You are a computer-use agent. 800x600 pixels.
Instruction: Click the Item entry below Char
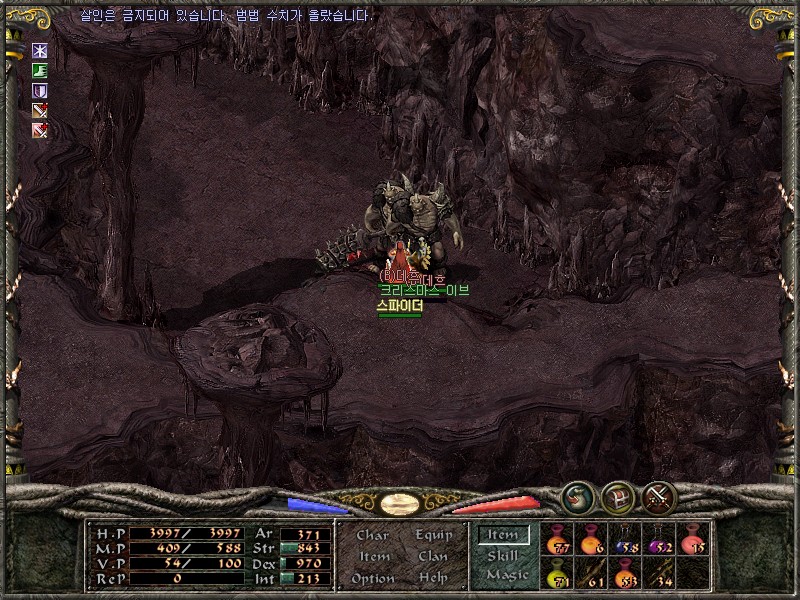coord(374,556)
